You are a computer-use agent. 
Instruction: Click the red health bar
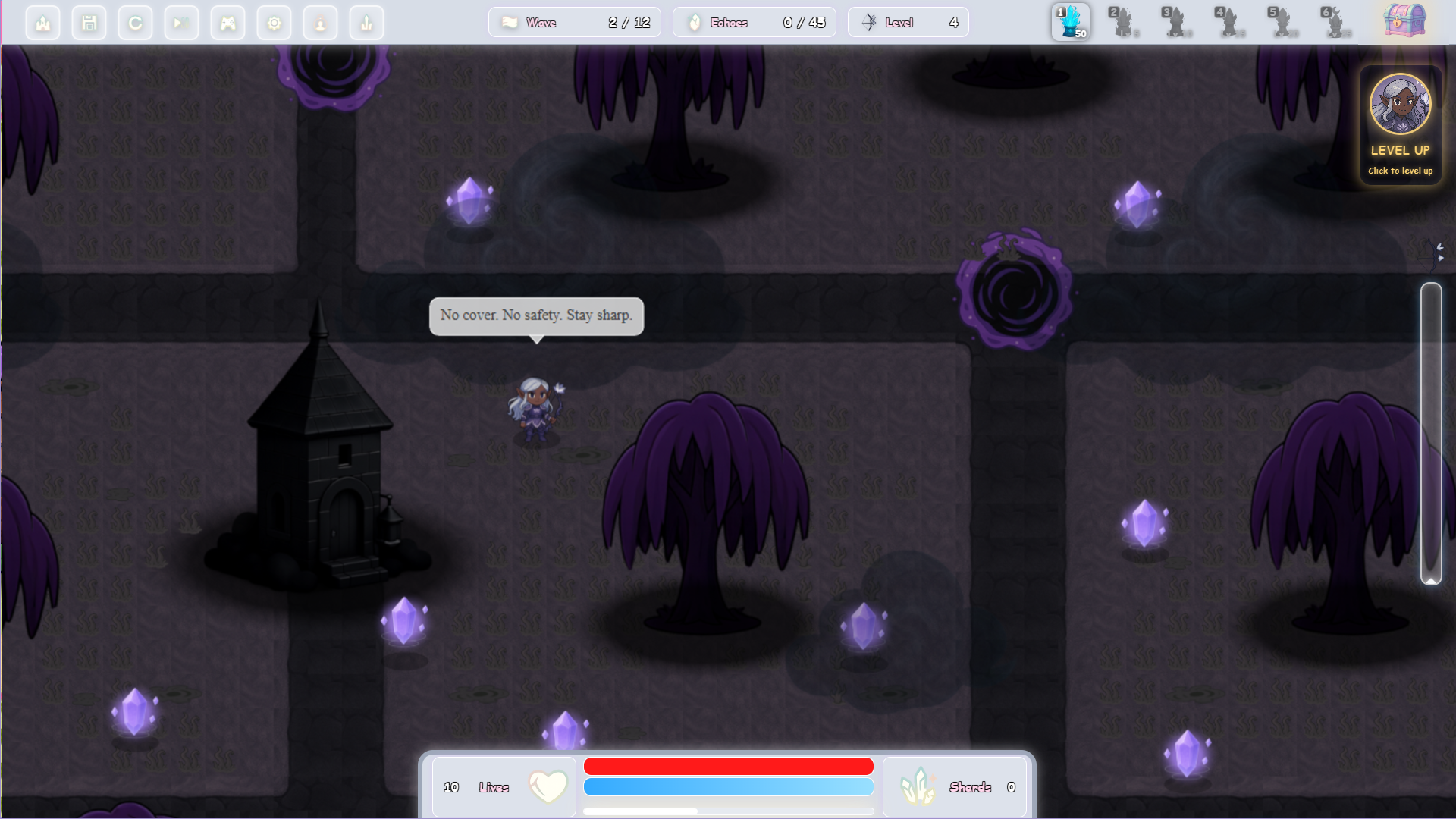[728, 766]
